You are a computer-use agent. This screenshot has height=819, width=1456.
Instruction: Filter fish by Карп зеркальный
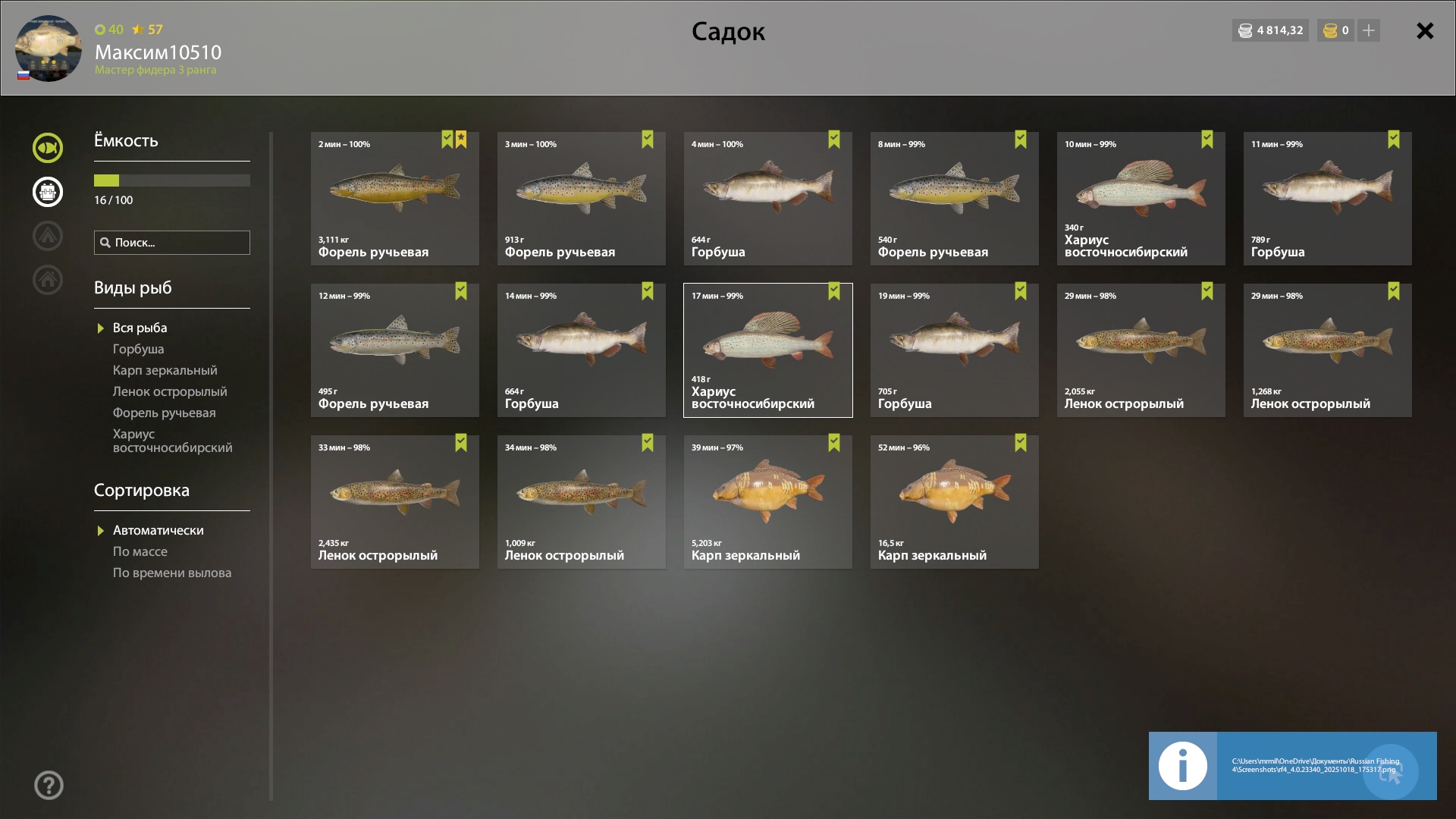(165, 370)
